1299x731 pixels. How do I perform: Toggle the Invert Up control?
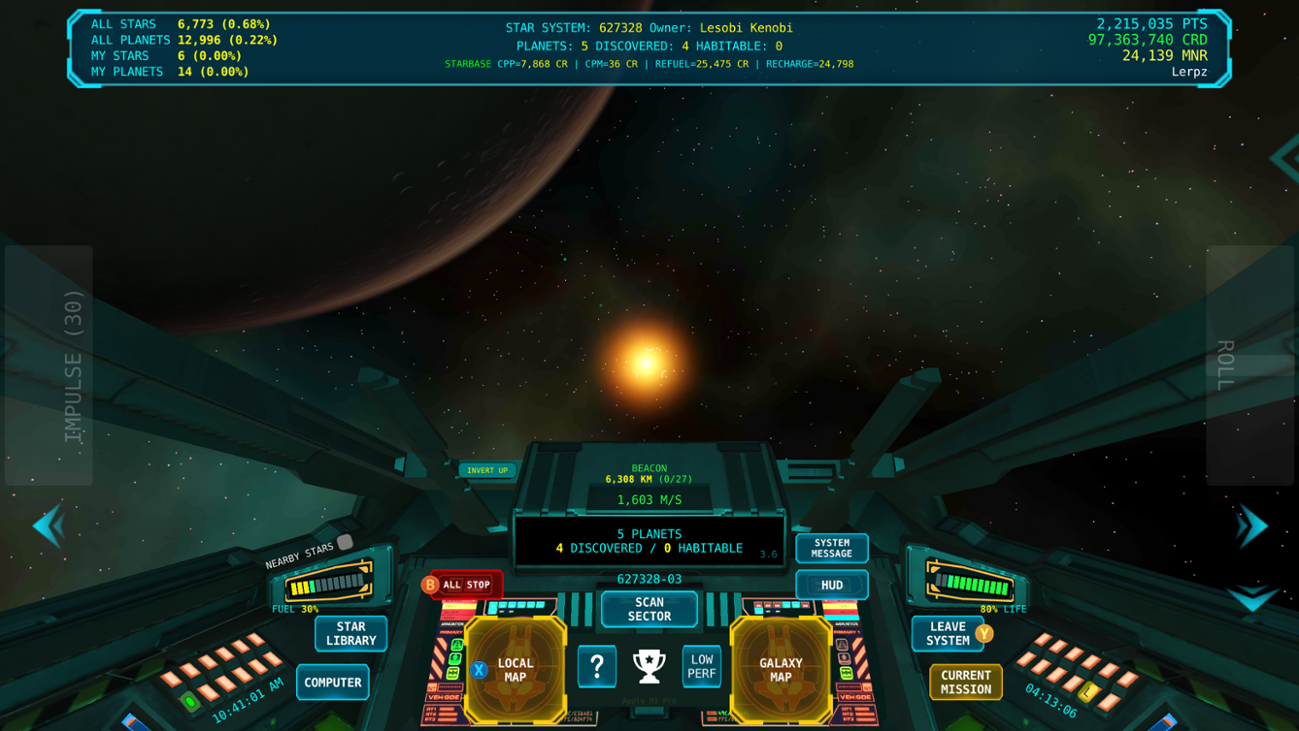[x=488, y=470]
